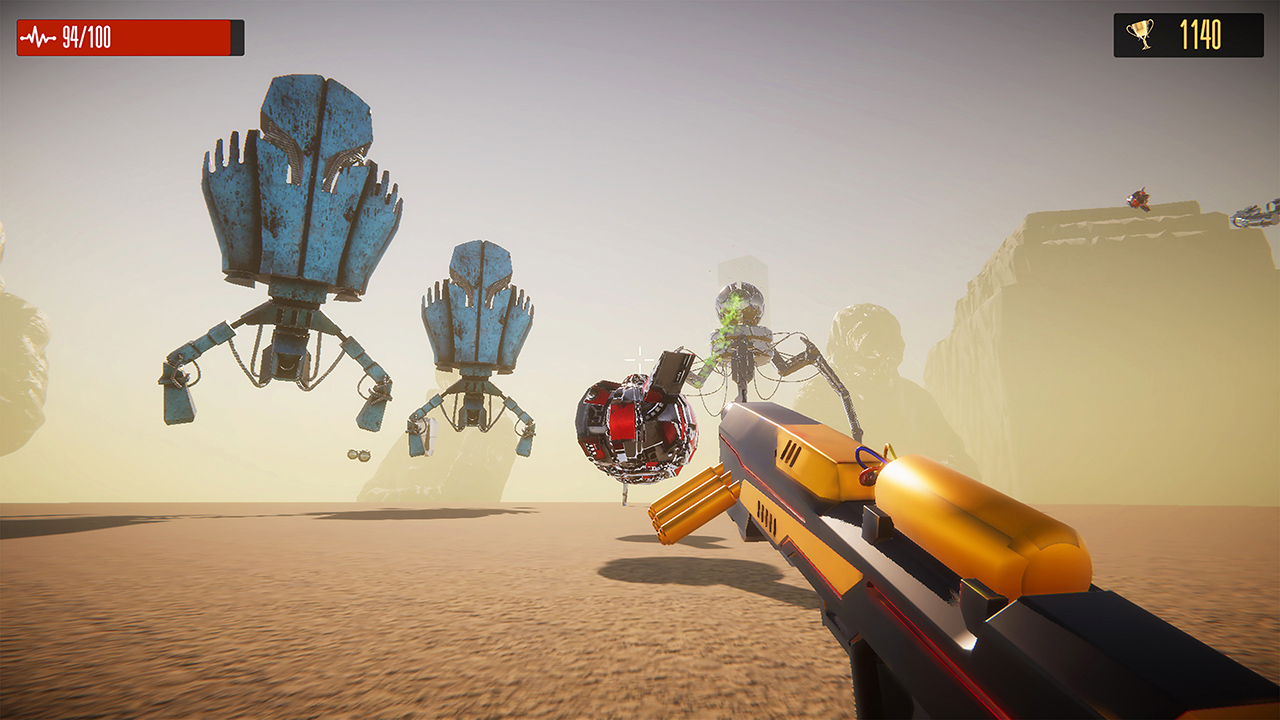Click the projectiles fired by the middle robot

[x=358, y=454]
